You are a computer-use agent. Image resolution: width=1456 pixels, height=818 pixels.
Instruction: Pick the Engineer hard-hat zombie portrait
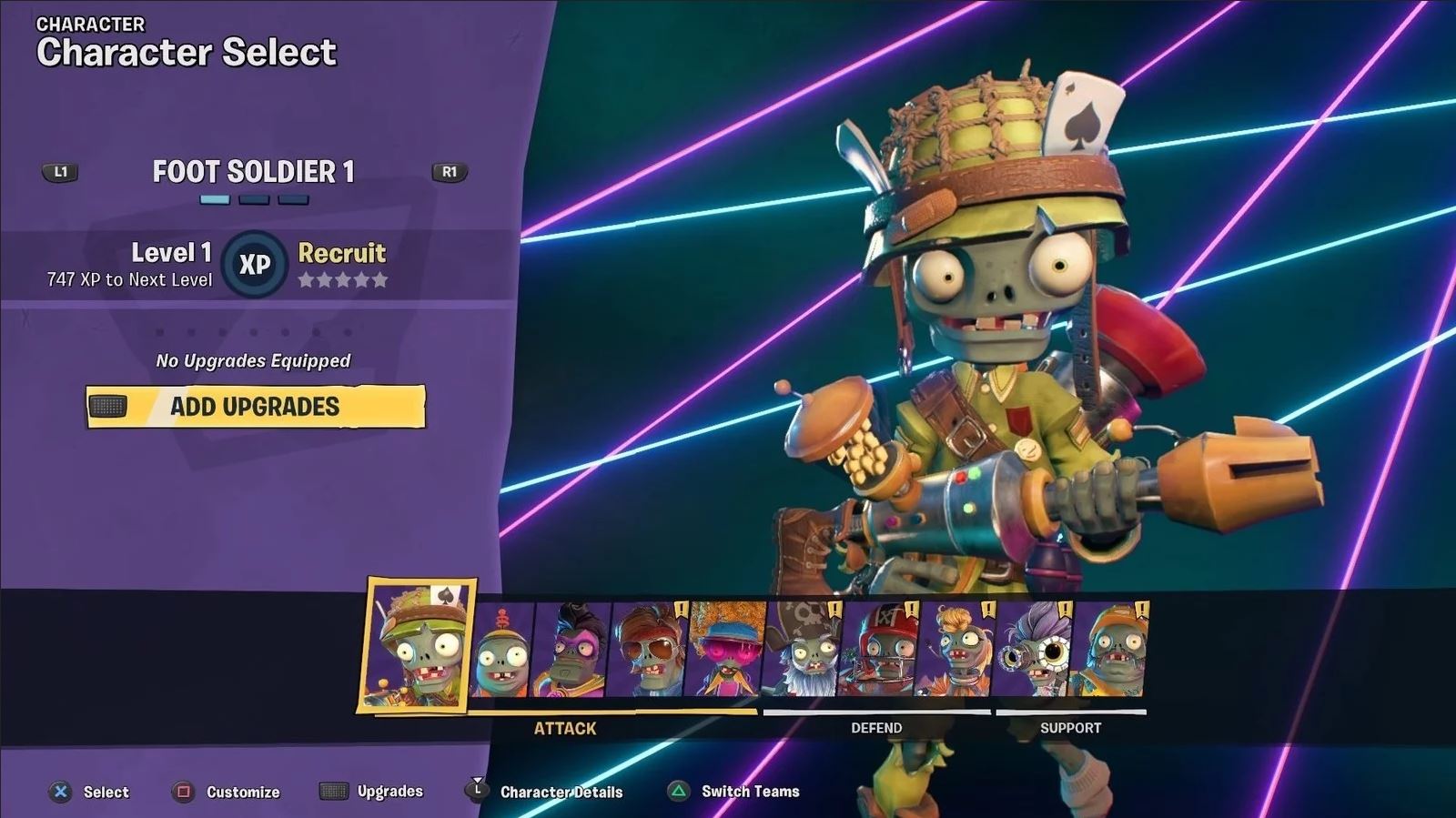(1110, 651)
